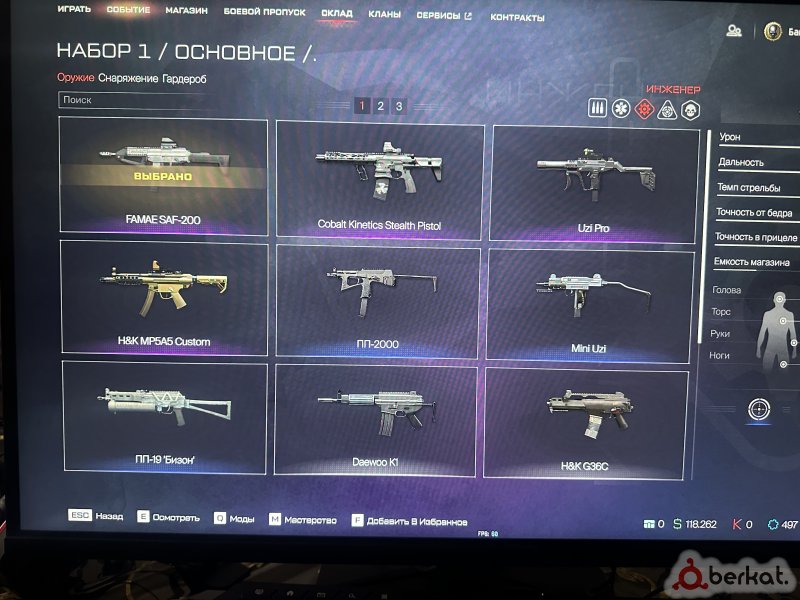Show the КОНТРАКТЫ tab

pos(518,18)
